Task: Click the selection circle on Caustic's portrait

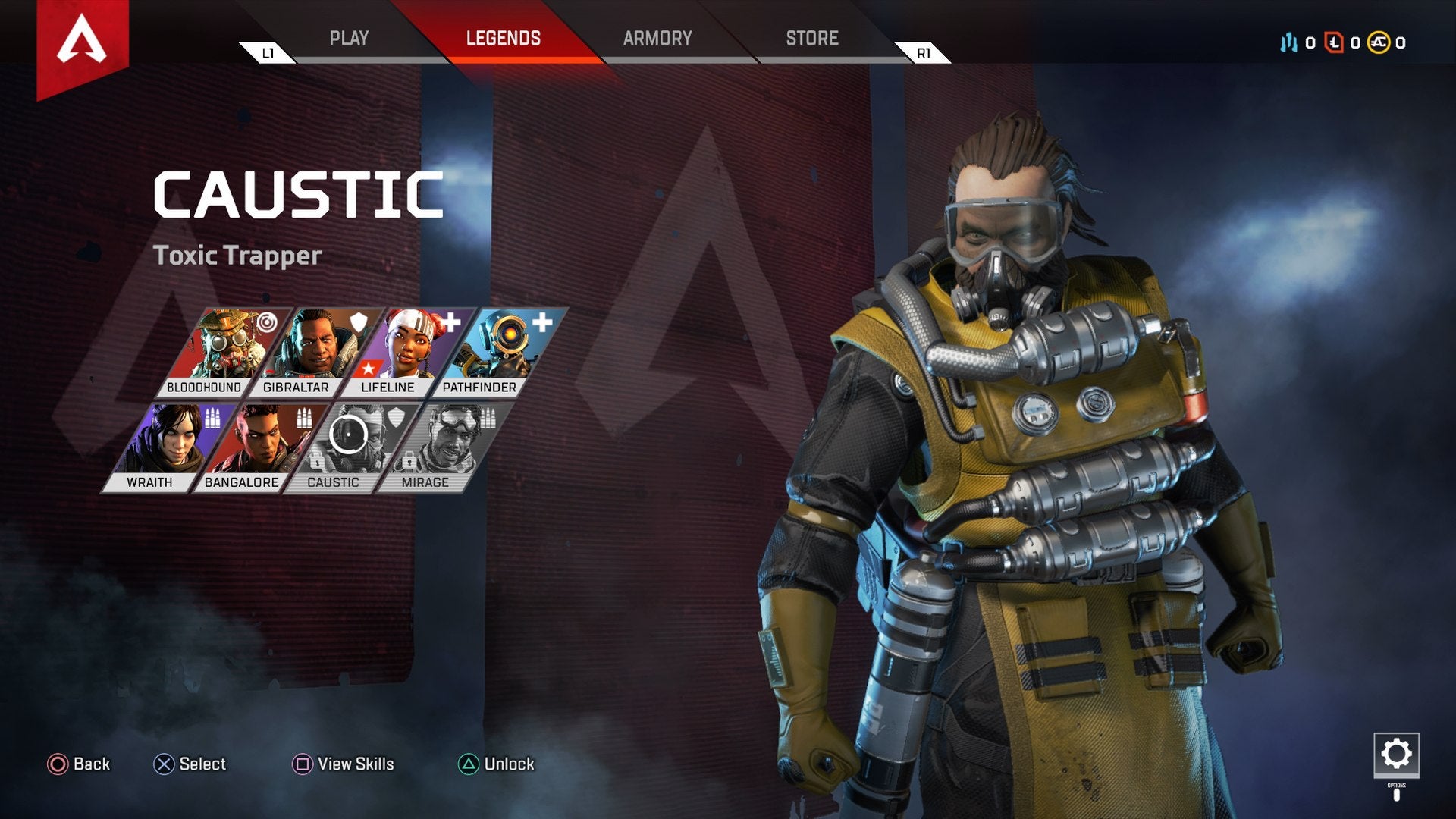Action: (350, 434)
